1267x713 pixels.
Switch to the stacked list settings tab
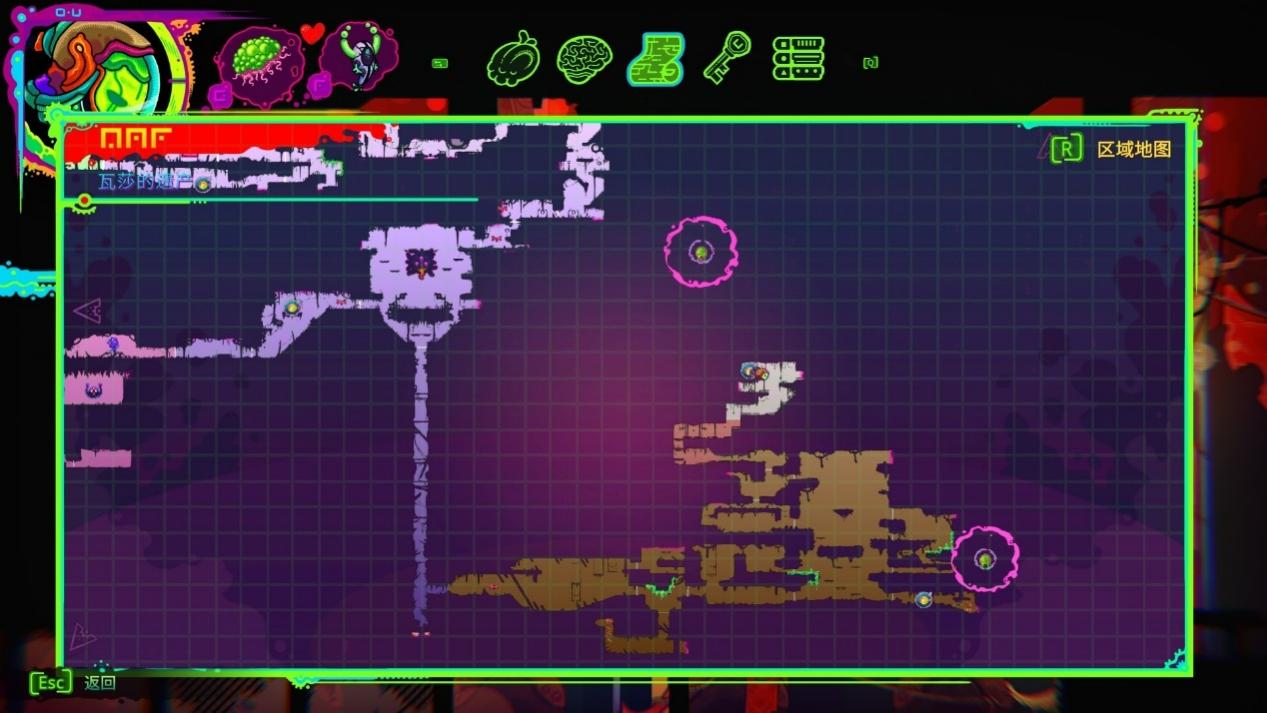(x=798, y=59)
